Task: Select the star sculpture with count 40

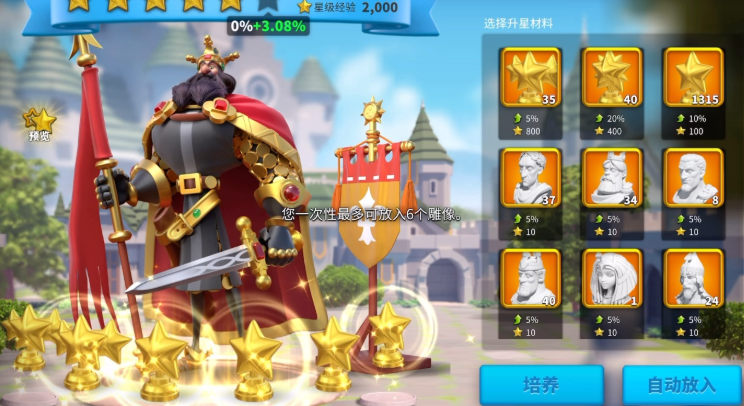Action: [x=612, y=77]
